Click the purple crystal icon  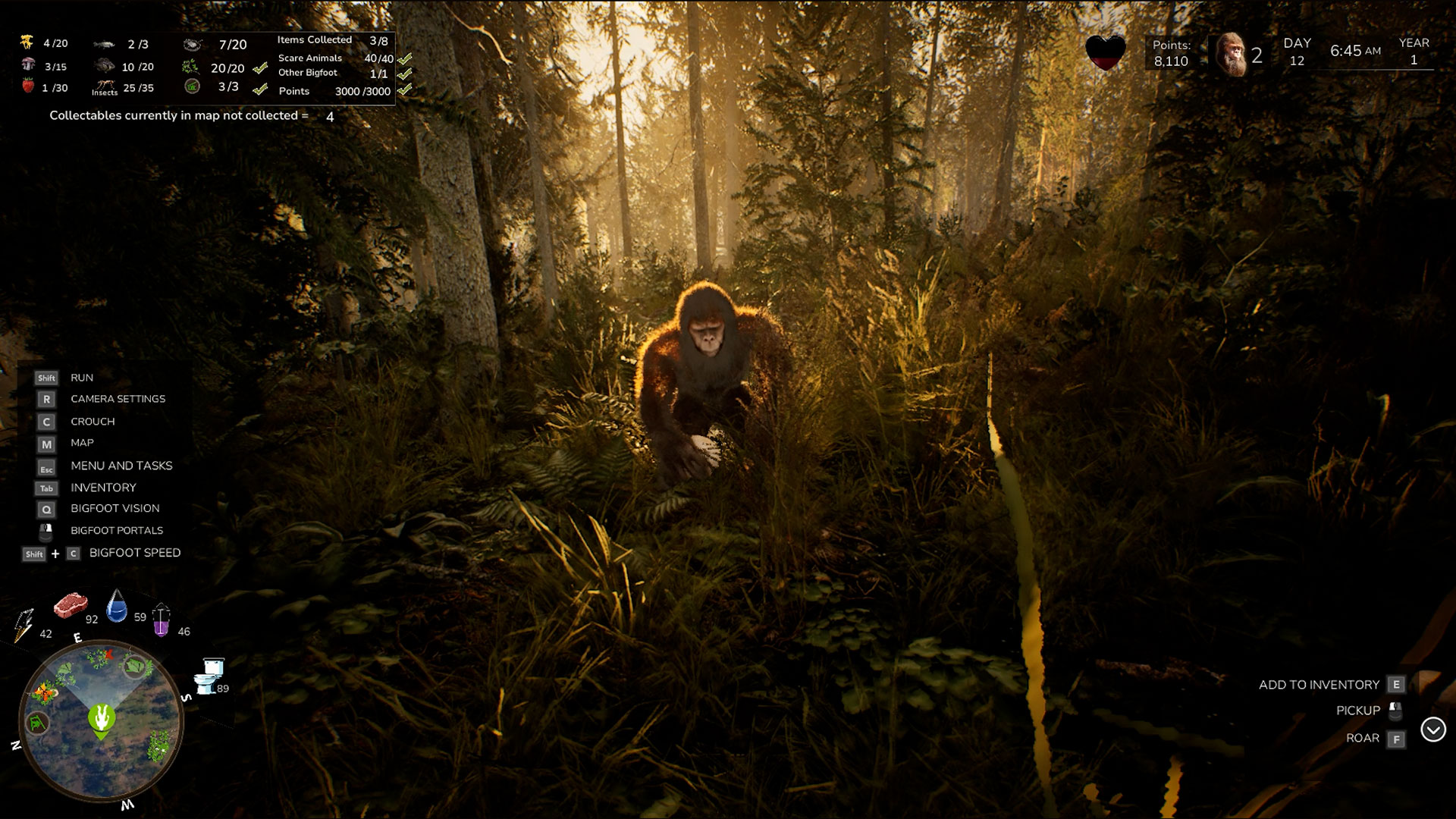click(x=162, y=621)
